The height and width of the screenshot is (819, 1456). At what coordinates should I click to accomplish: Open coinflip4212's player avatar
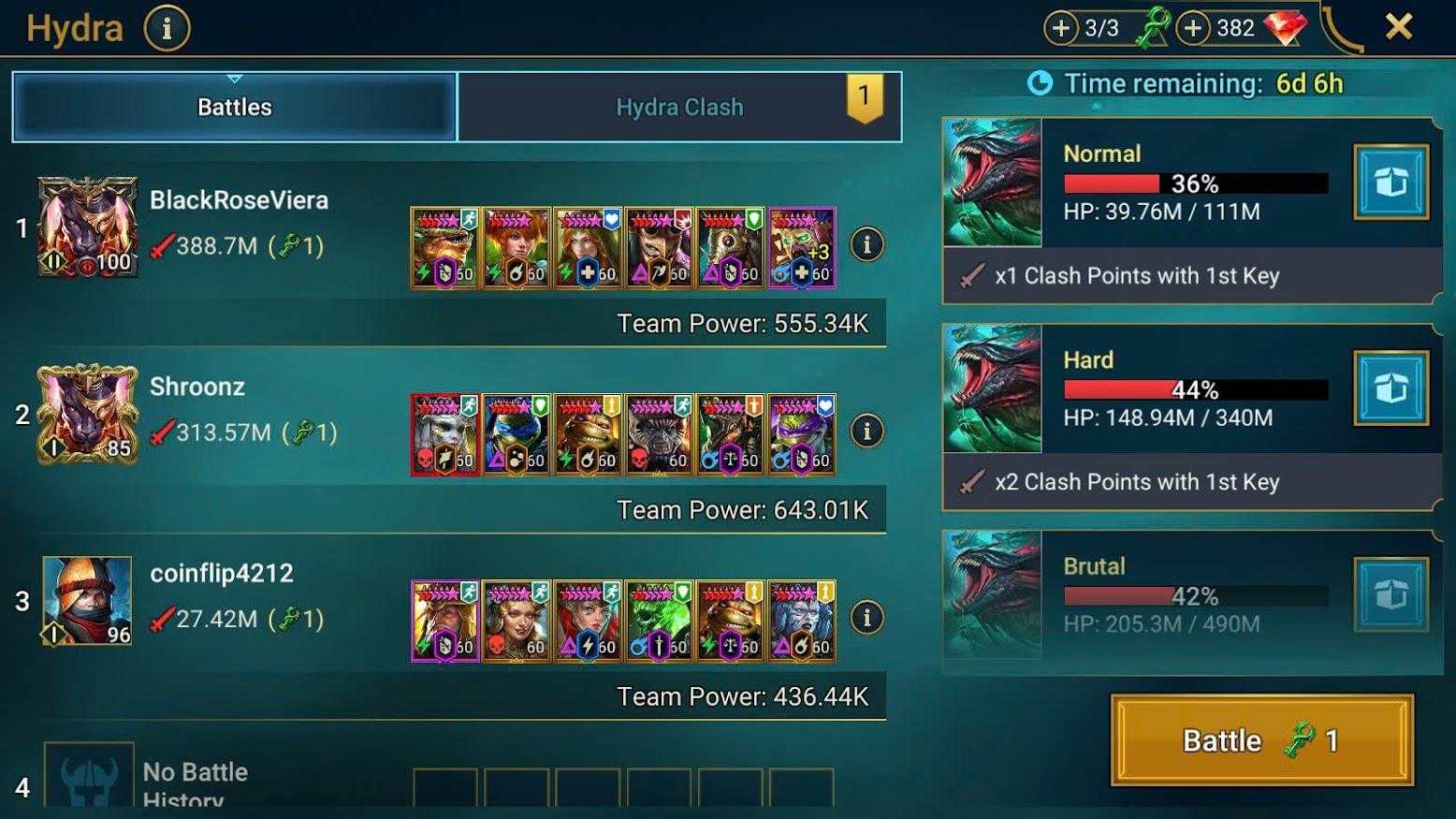click(88, 601)
